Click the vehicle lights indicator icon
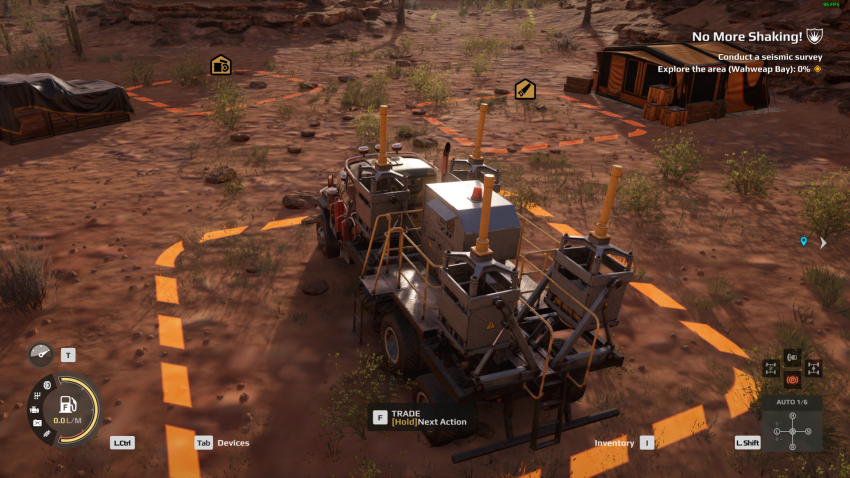The image size is (850, 478). [792, 357]
